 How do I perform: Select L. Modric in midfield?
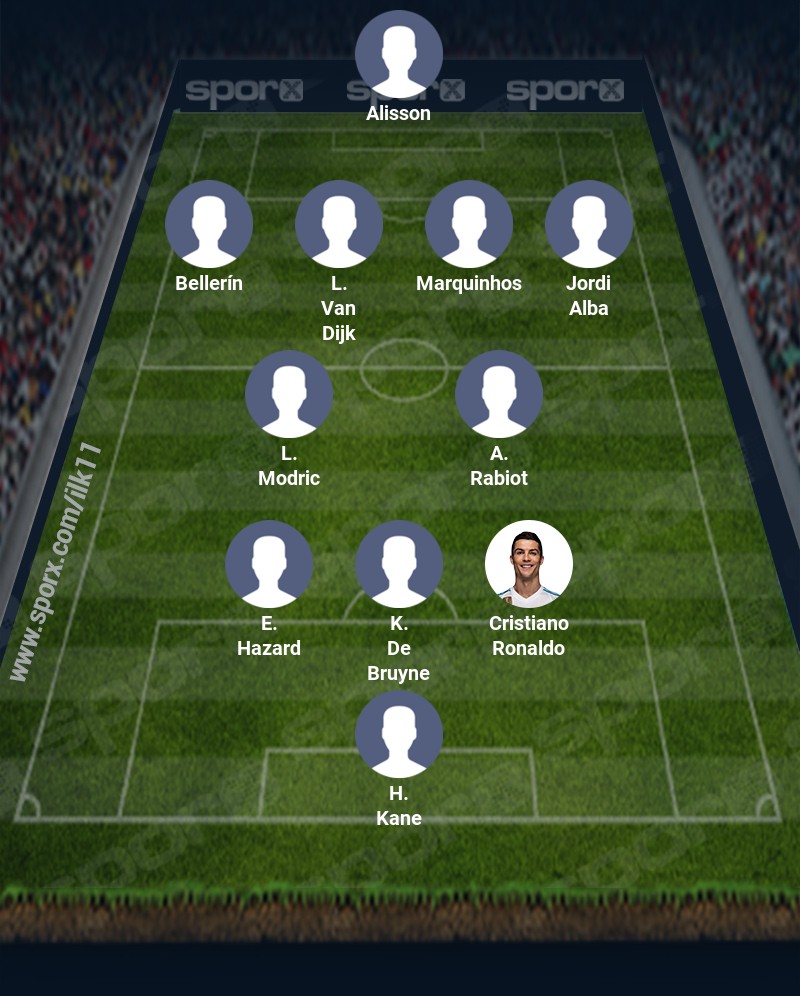[x=289, y=394]
